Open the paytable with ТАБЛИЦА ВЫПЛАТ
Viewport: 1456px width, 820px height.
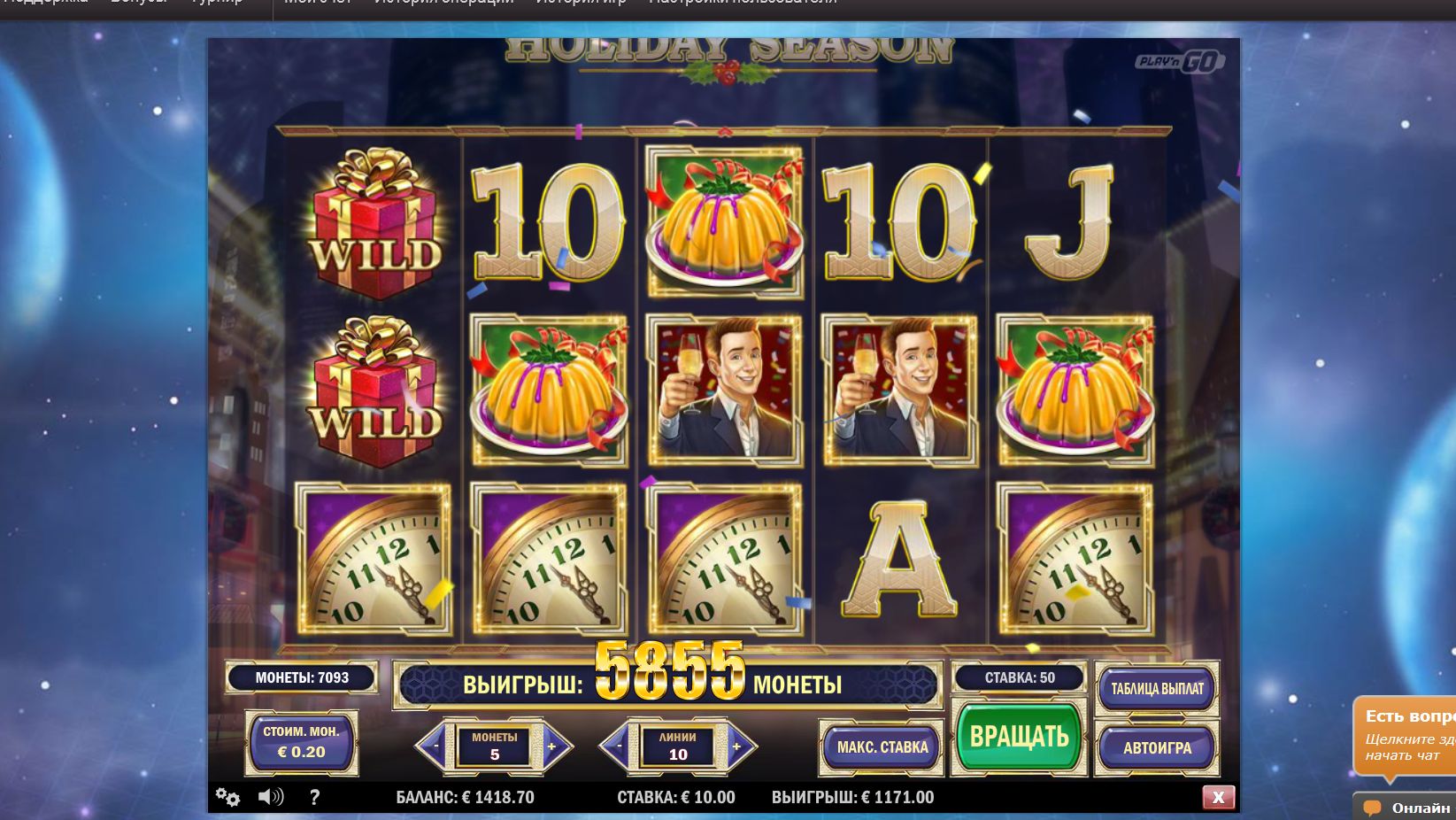(1157, 689)
